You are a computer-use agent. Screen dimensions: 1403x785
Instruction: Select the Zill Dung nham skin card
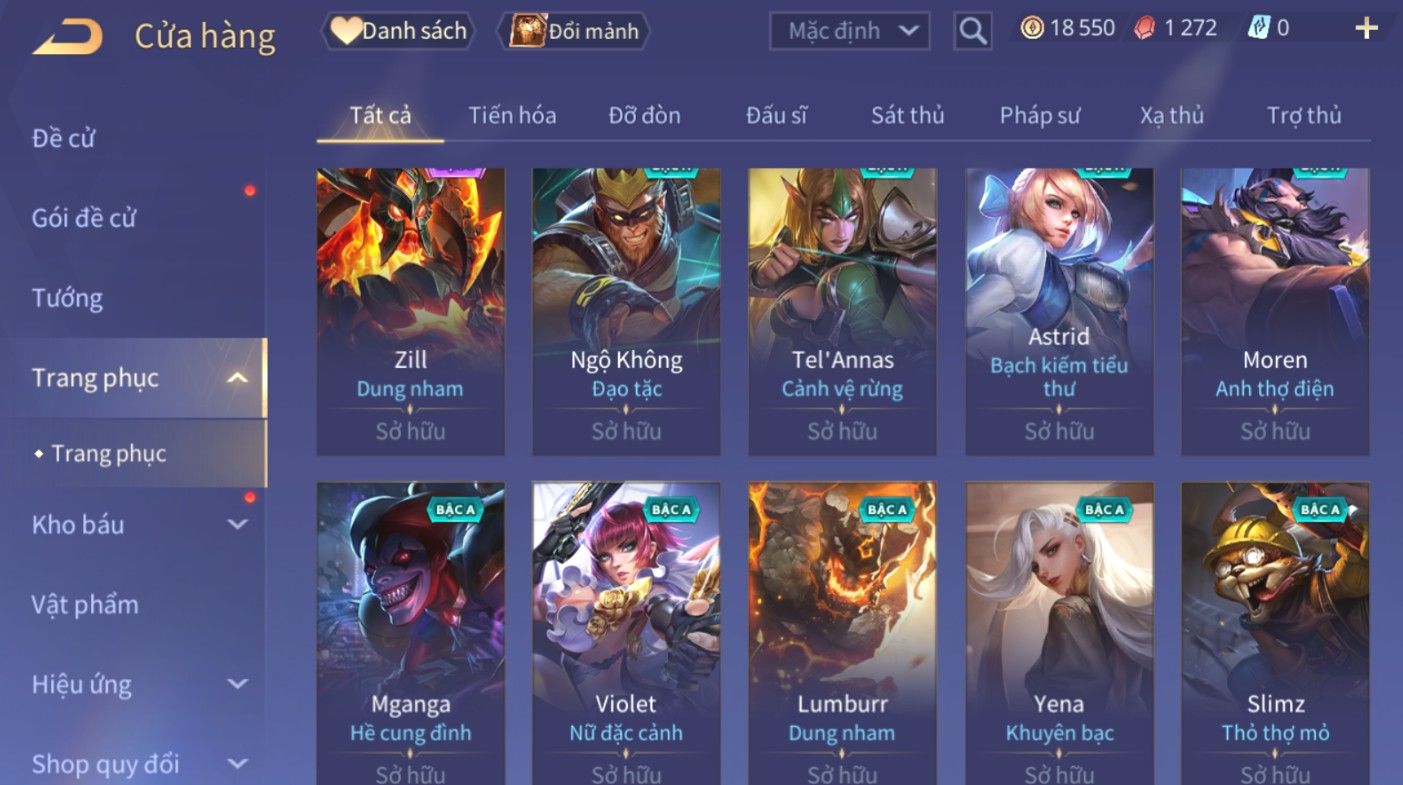pyautogui.click(x=410, y=310)
